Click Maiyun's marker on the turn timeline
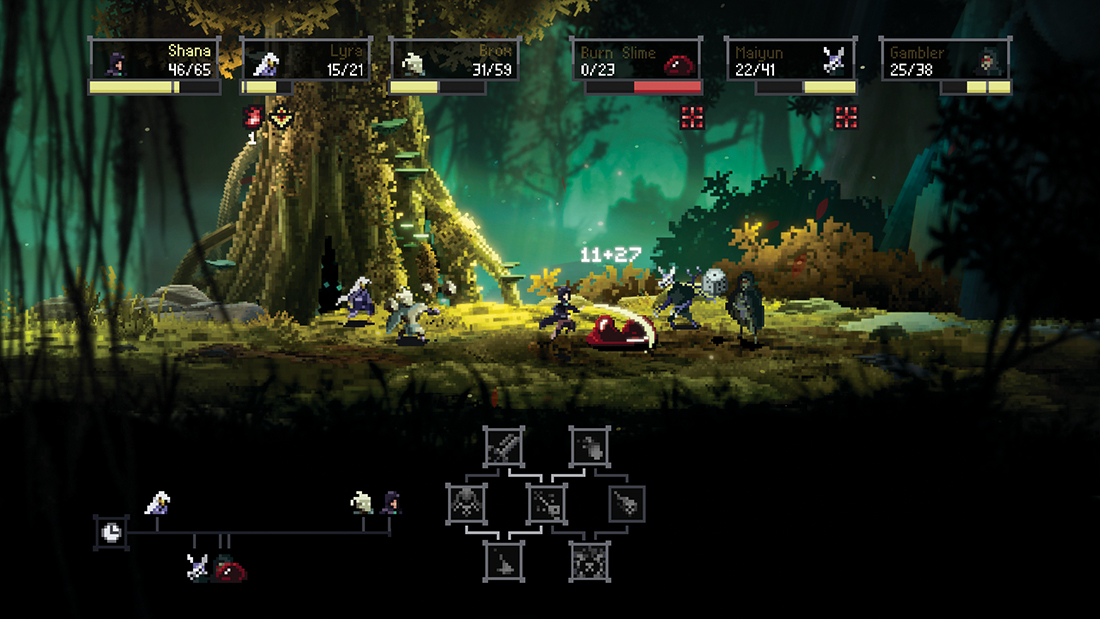The height and width of the screenshot is (619, 1100). 198,566
